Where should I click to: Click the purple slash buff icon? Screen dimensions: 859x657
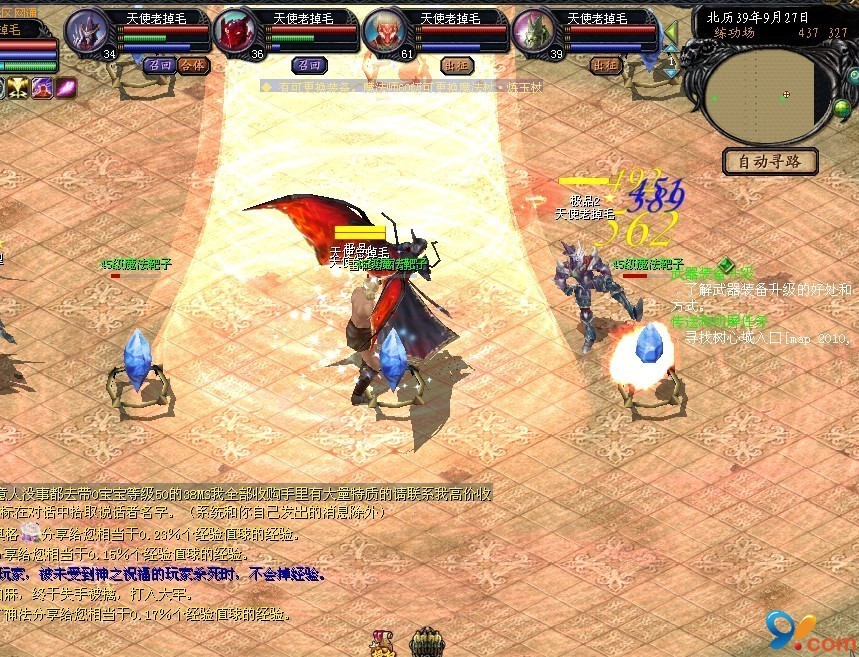pyautogui.click(x=67, y=88)
